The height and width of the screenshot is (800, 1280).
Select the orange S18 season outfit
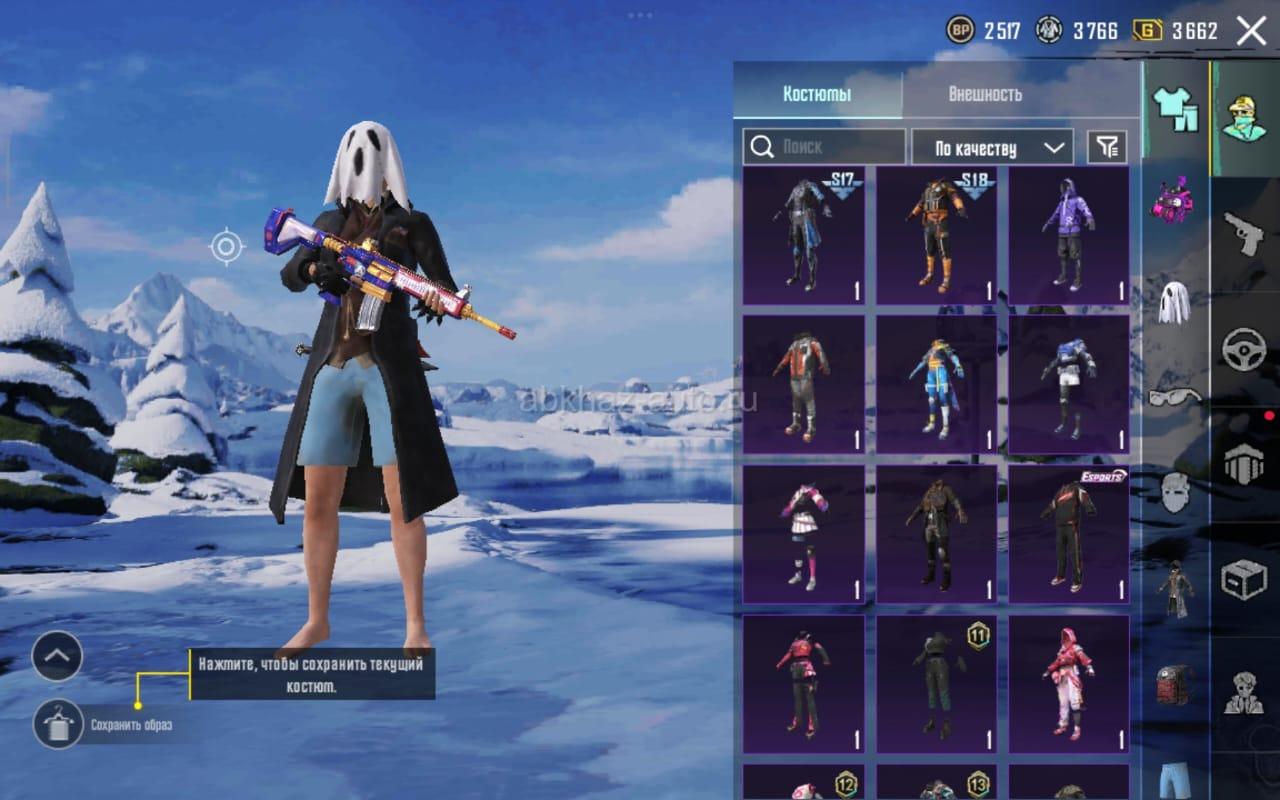click(x=937, y=236)
